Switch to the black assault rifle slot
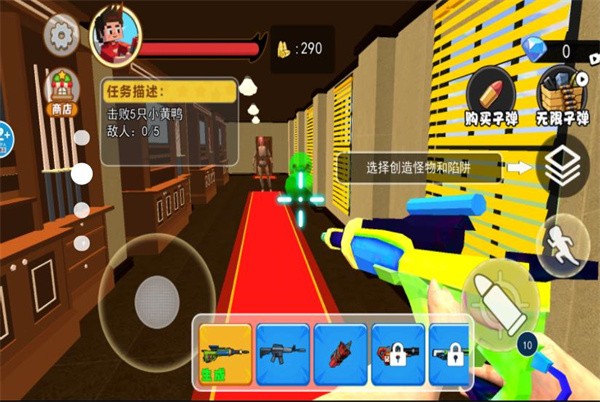Viewport: 600px width, 402px height. point(283,354)
